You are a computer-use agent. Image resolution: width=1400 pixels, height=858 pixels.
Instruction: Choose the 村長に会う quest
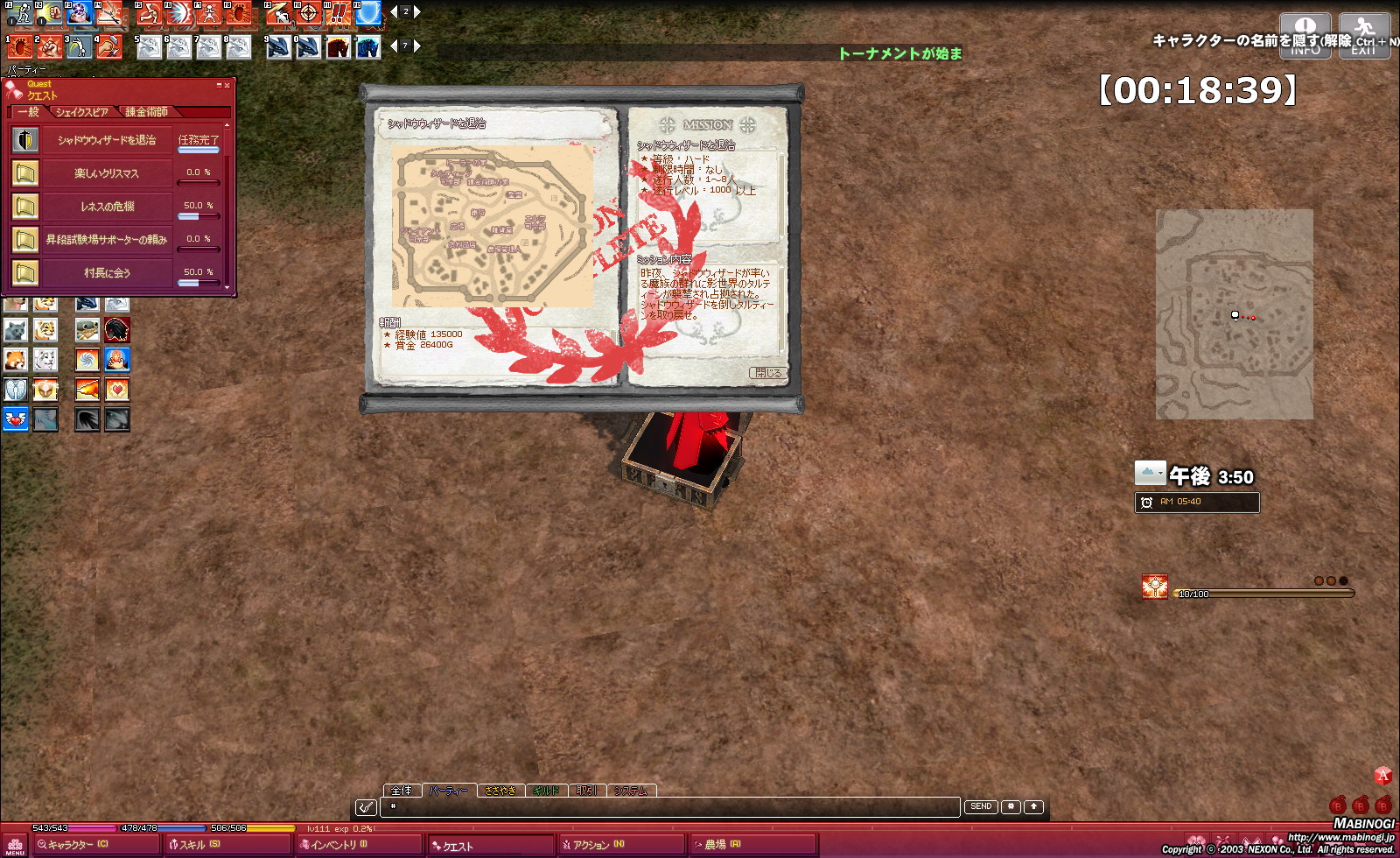106,273
